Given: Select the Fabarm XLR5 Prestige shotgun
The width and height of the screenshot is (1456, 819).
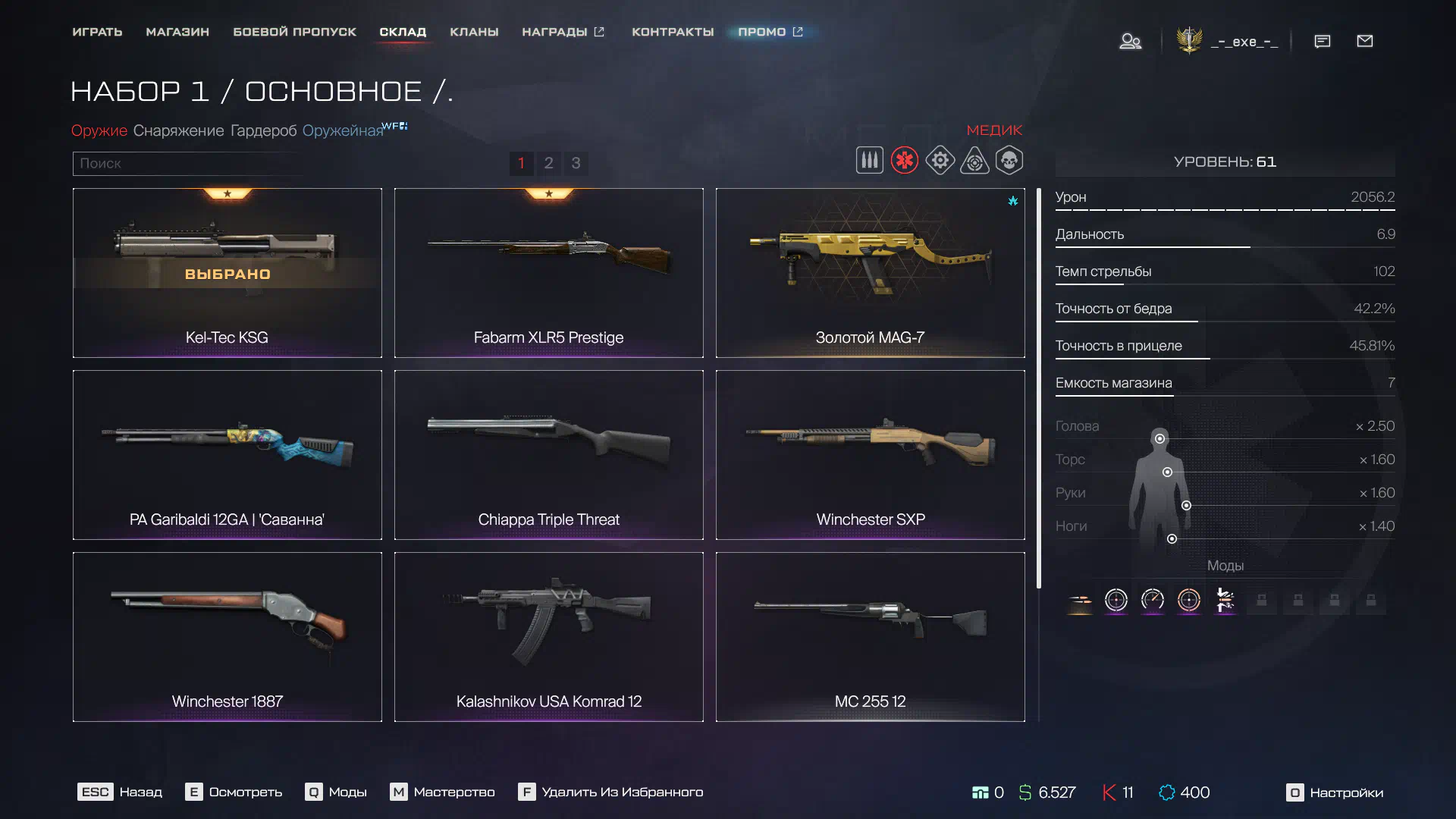Looking at the screenshot, I should [x=548, y=273].
